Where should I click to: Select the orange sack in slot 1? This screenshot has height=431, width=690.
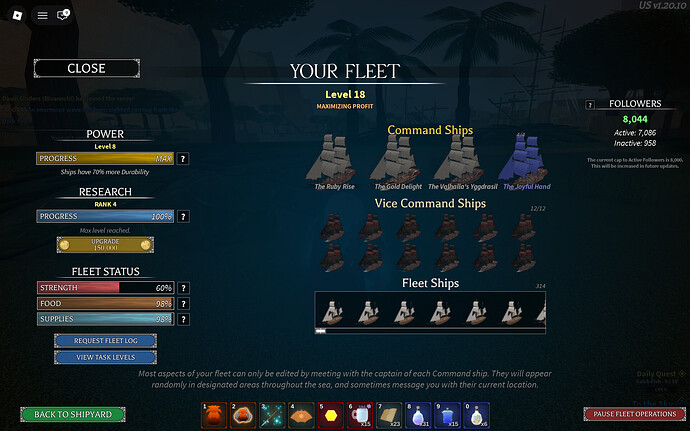(211, 414)
